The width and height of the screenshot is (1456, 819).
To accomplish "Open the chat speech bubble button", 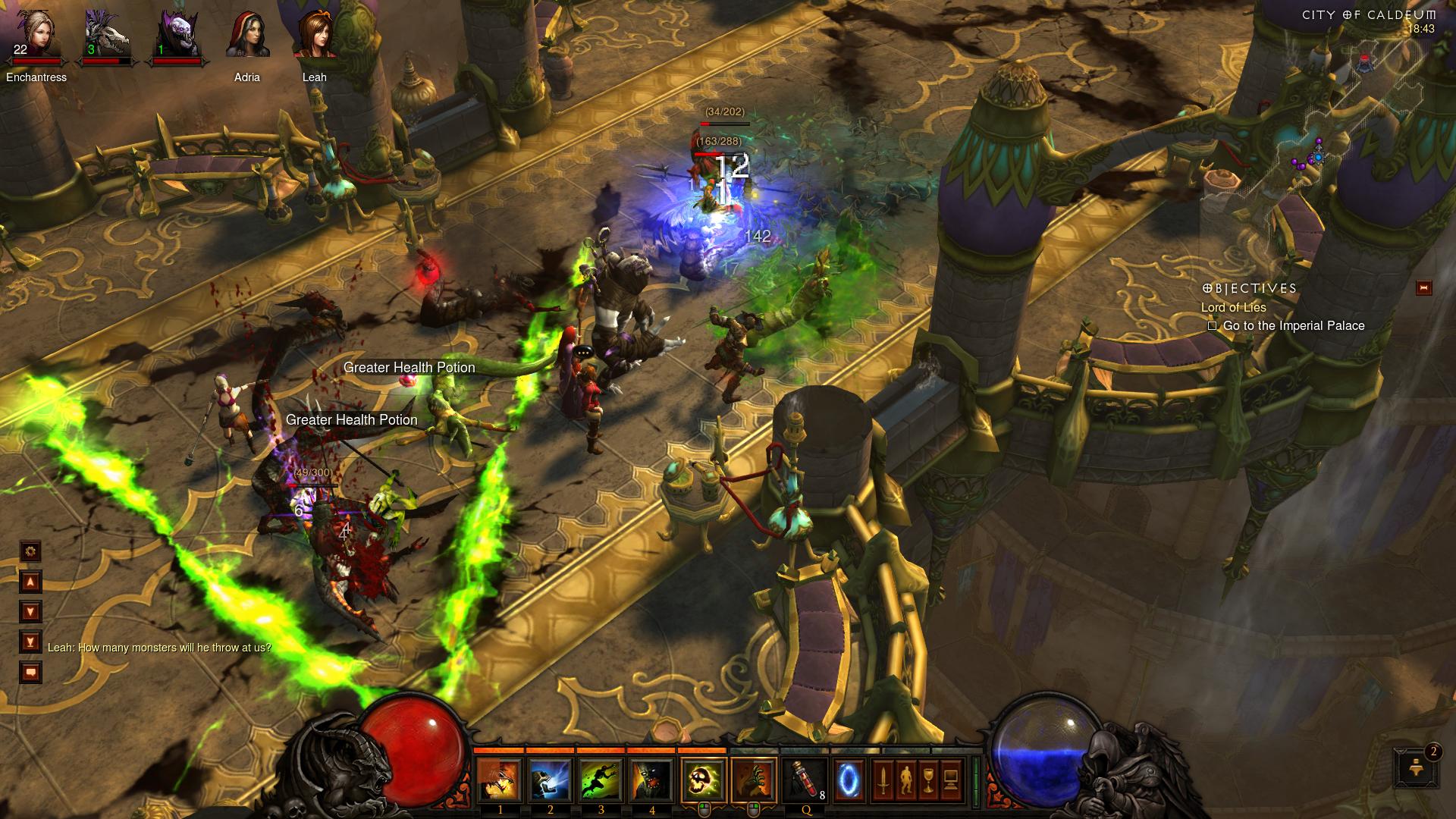I will tap(30, 673).
